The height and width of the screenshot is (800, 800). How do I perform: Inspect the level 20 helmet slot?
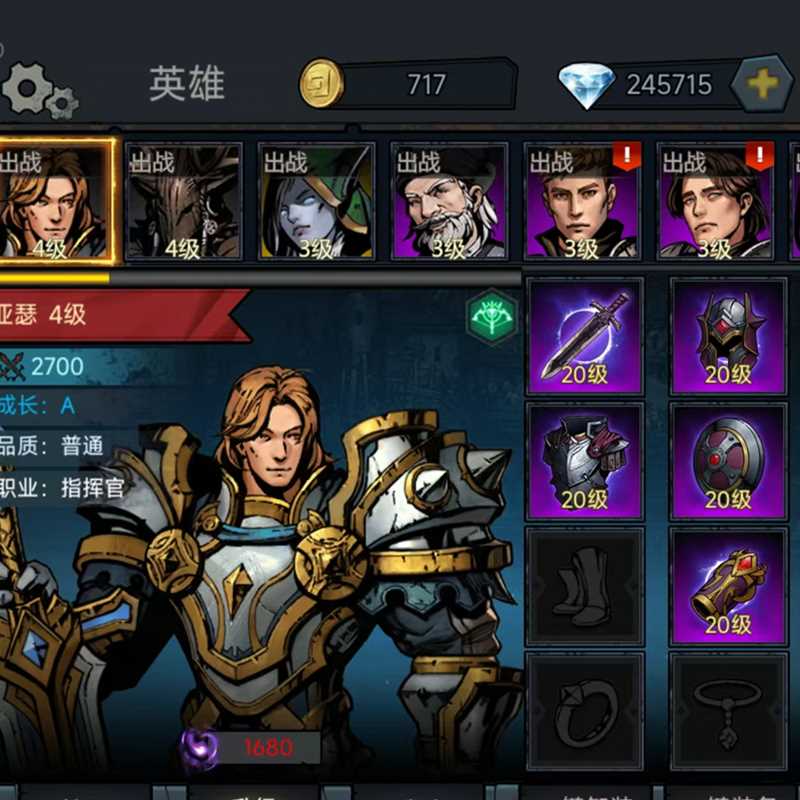[728, 336]
